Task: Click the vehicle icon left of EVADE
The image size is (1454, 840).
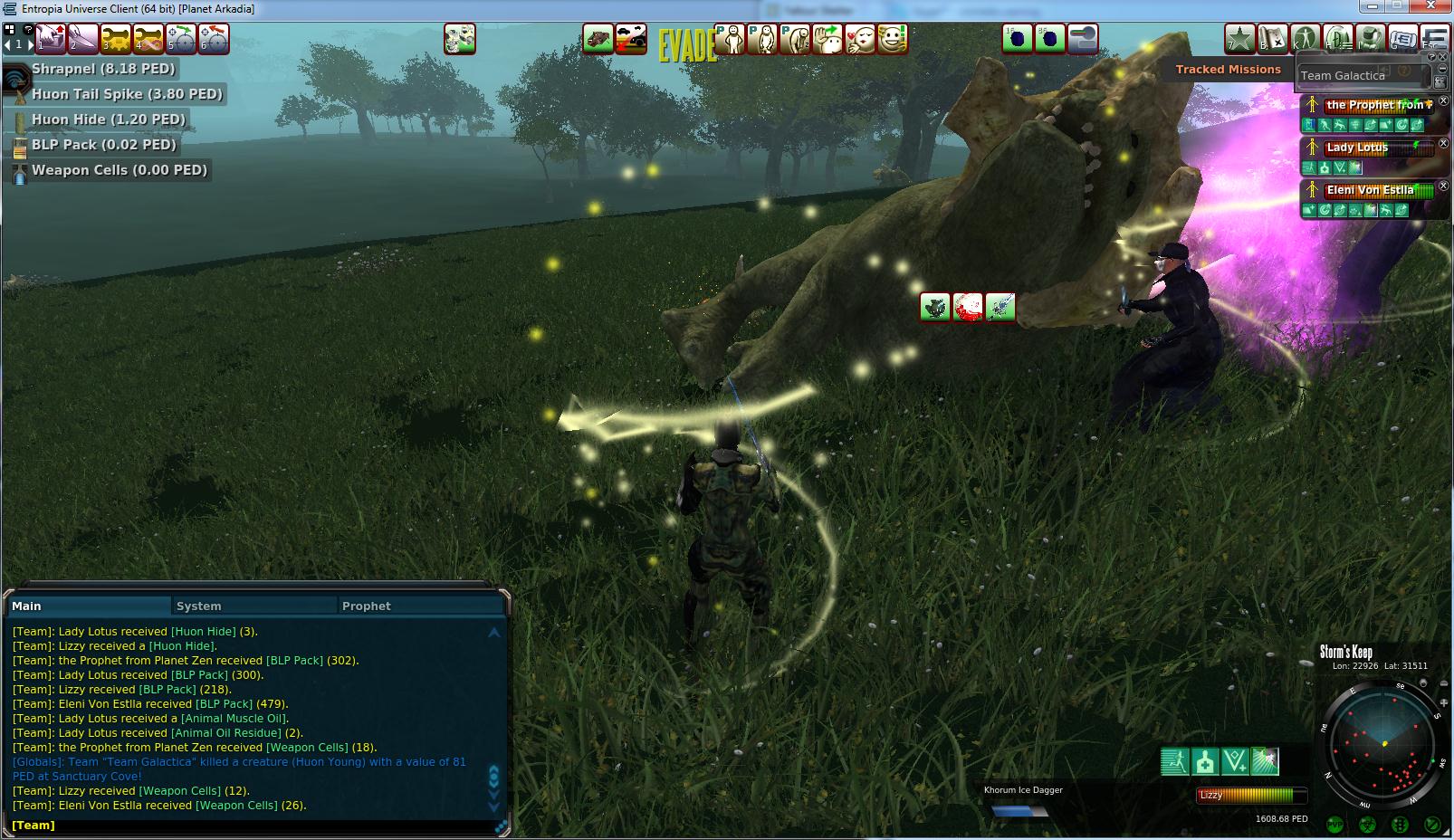Action: 598,39
